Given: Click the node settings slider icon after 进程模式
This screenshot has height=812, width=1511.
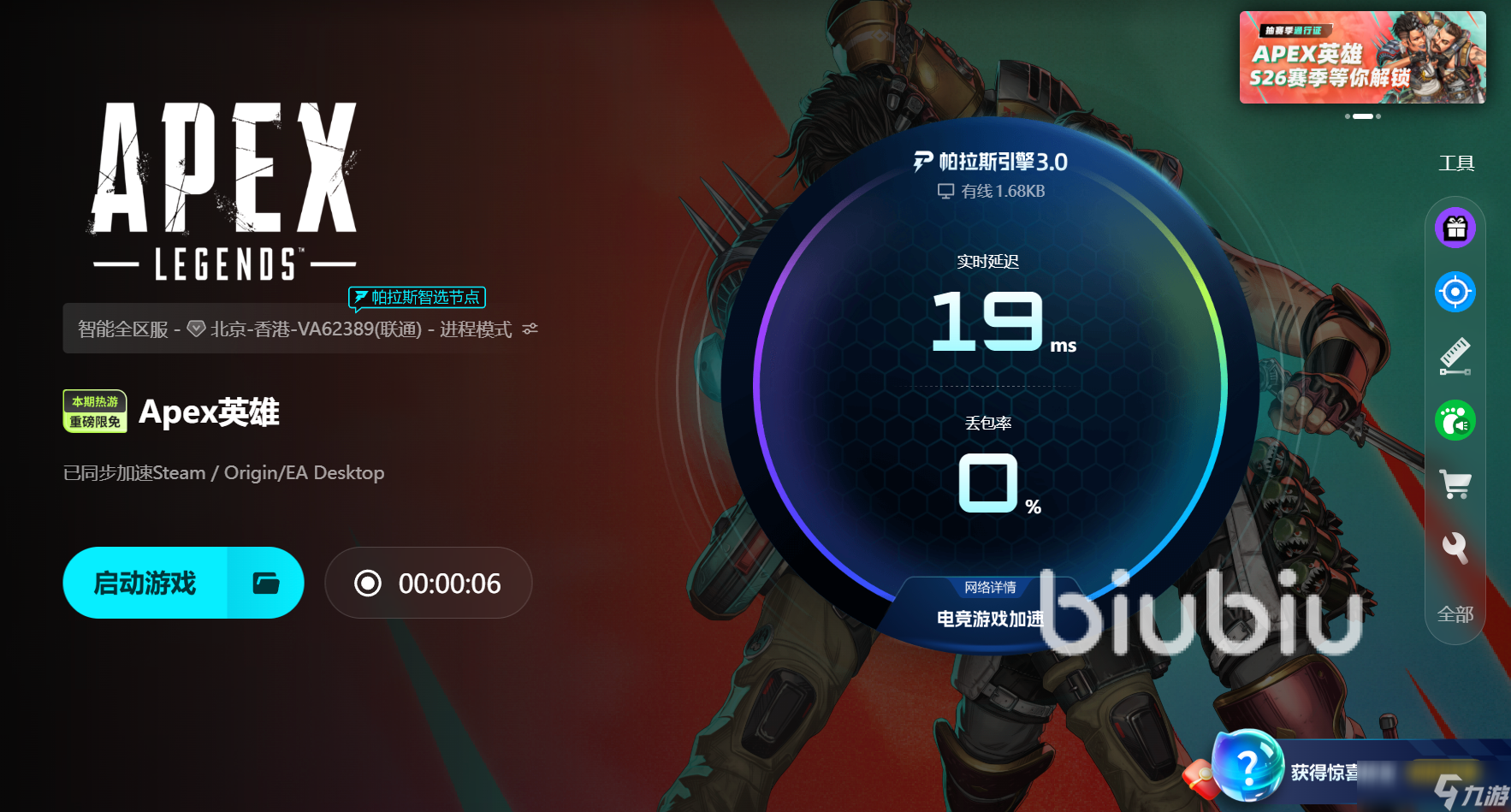Looking at the screenshot, I should (x=529, y=329).
